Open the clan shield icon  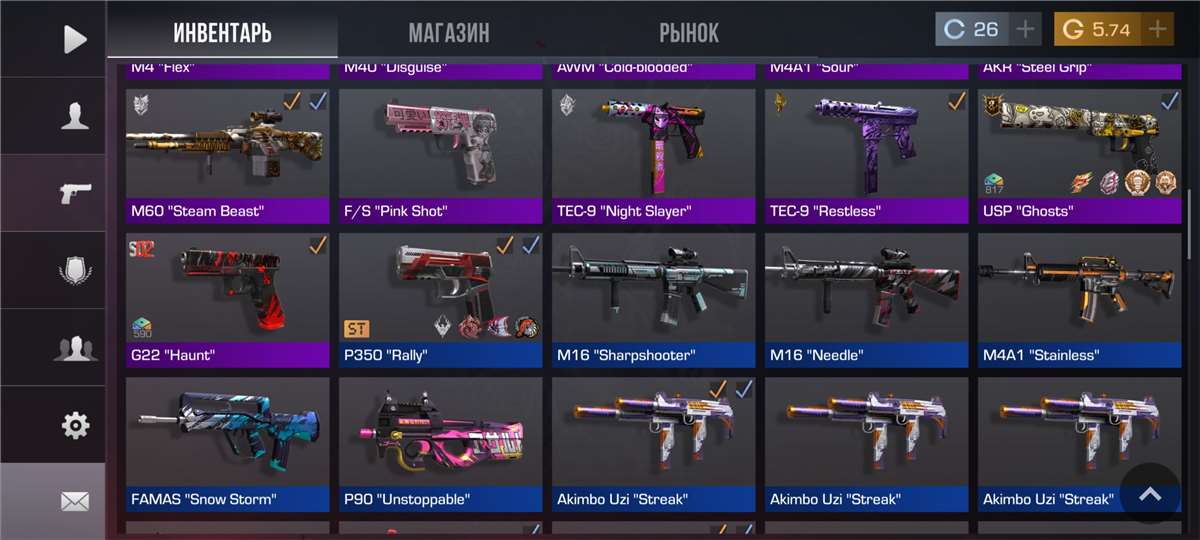pos(74,270)
